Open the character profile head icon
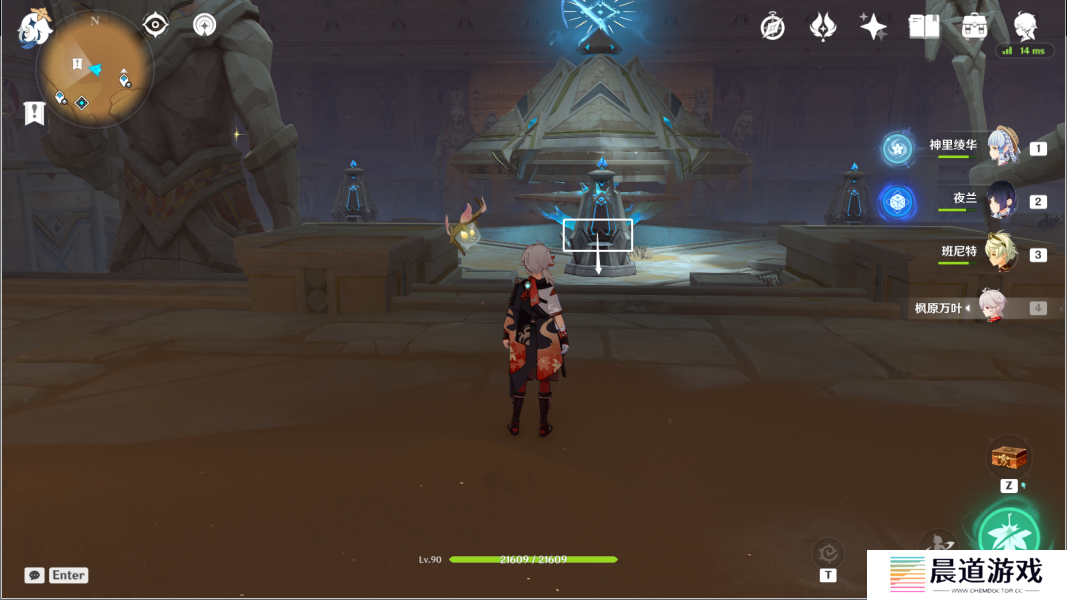 [x=1025, y=26]
